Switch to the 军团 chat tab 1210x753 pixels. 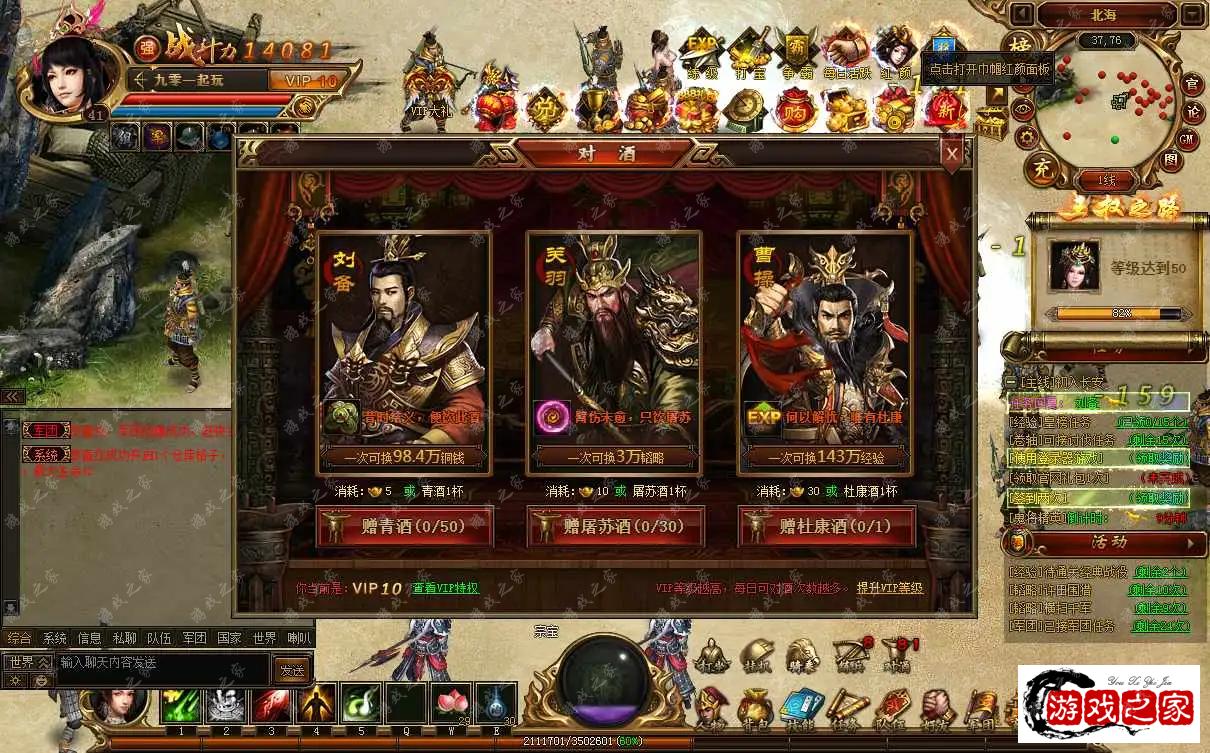(x=194, y=638)
